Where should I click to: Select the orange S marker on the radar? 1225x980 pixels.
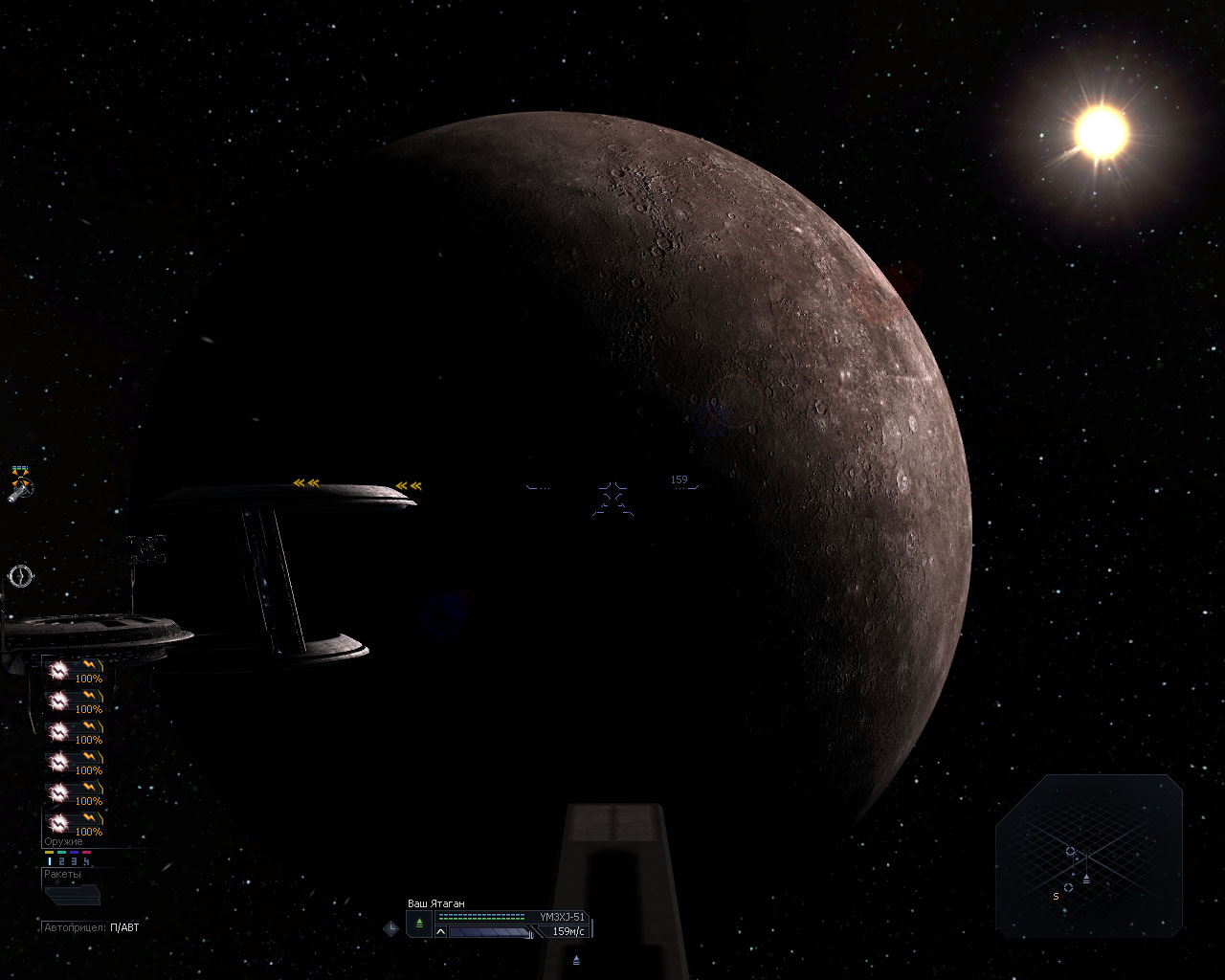coord(1056,897)
